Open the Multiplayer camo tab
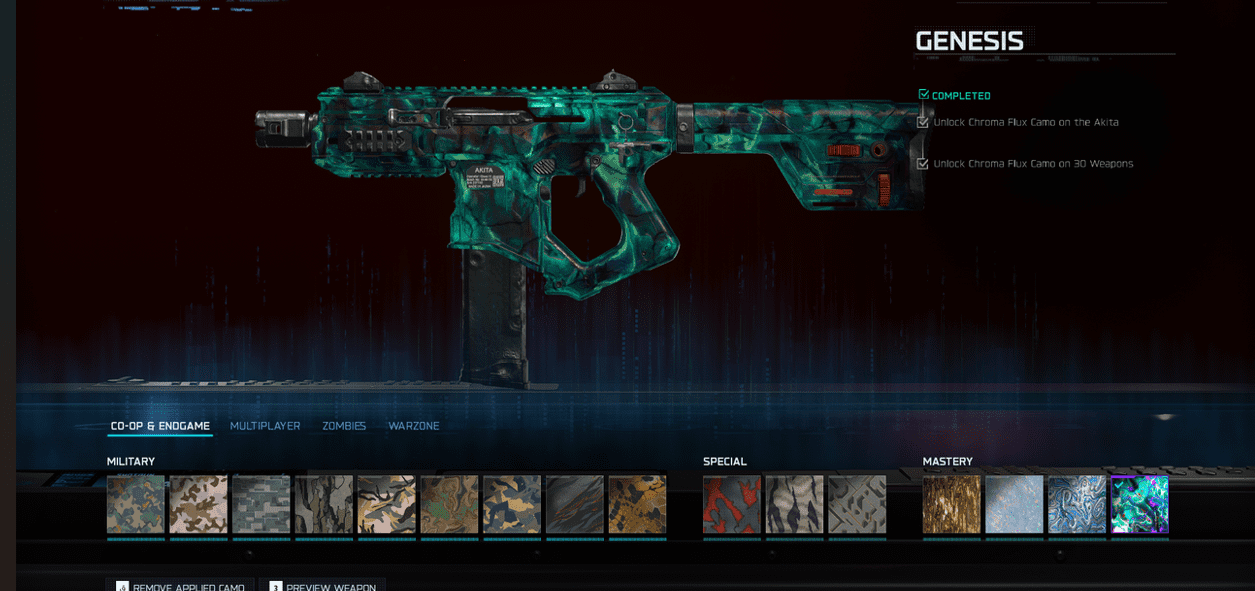Image resolution: width=1255 pixels, height=591 pixels. point(265,426)
